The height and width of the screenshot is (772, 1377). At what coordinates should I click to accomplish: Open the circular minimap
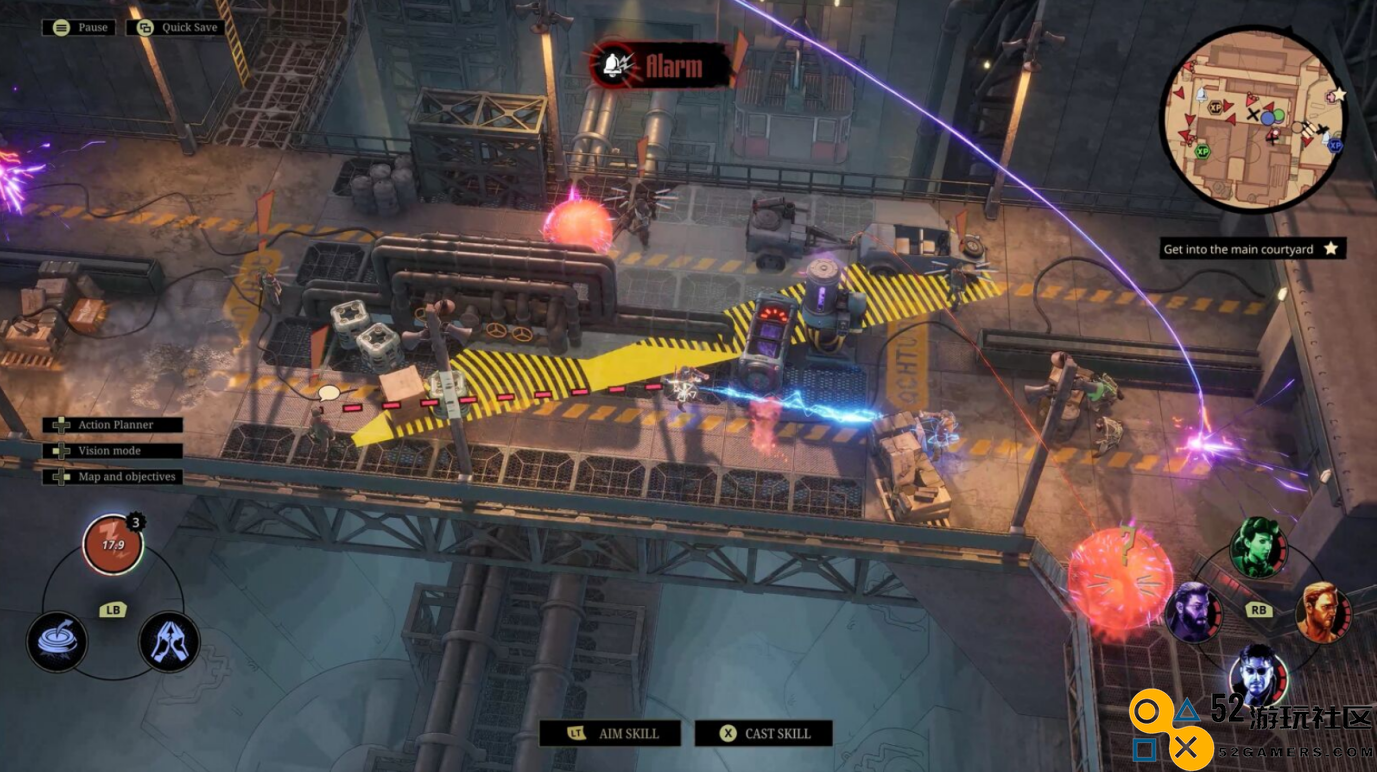tap(1253, 120)
